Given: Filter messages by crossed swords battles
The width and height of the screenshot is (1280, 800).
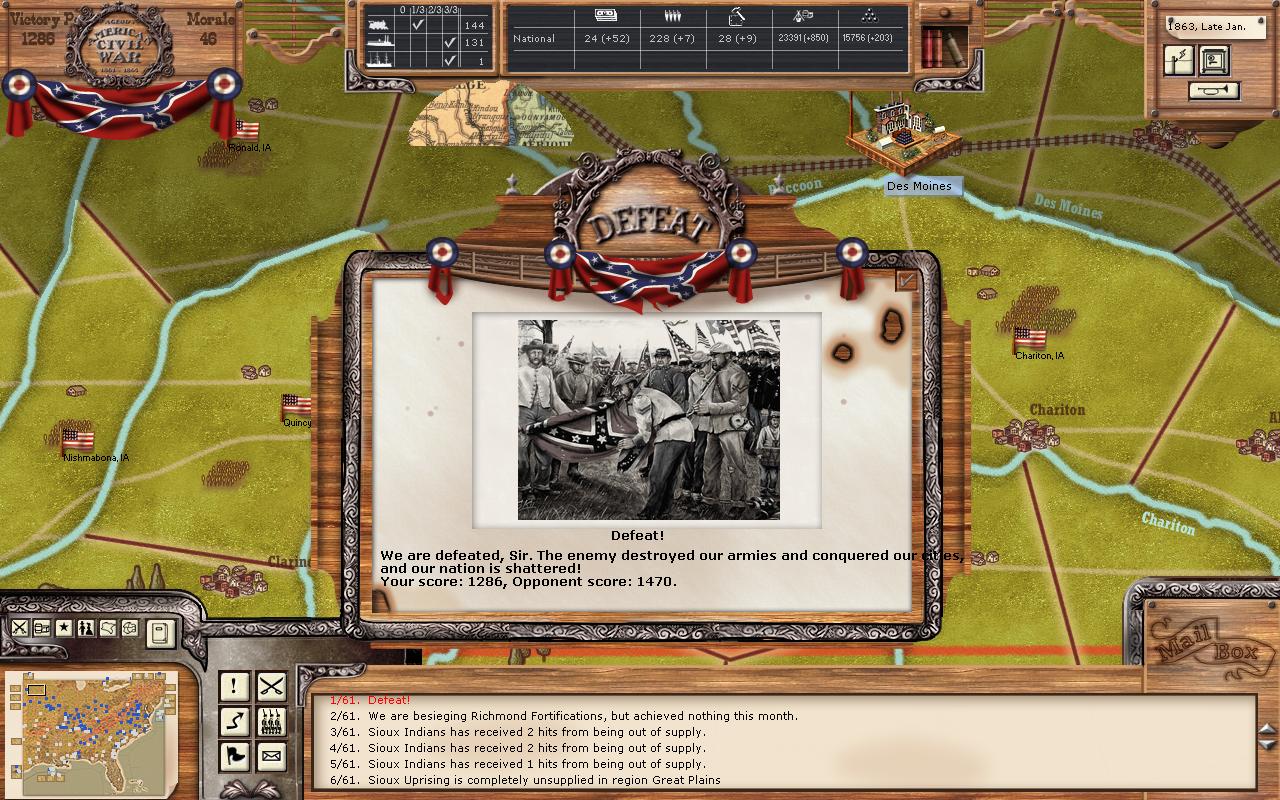Looking at the screenshot, I should 271,686.
